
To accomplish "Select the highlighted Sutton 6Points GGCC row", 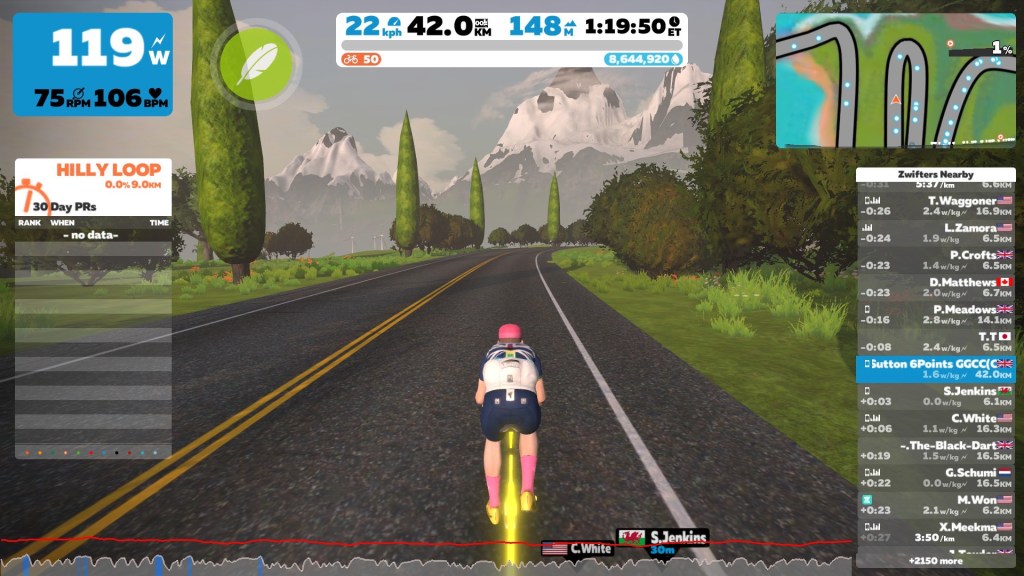I will (x=936, y=368).
